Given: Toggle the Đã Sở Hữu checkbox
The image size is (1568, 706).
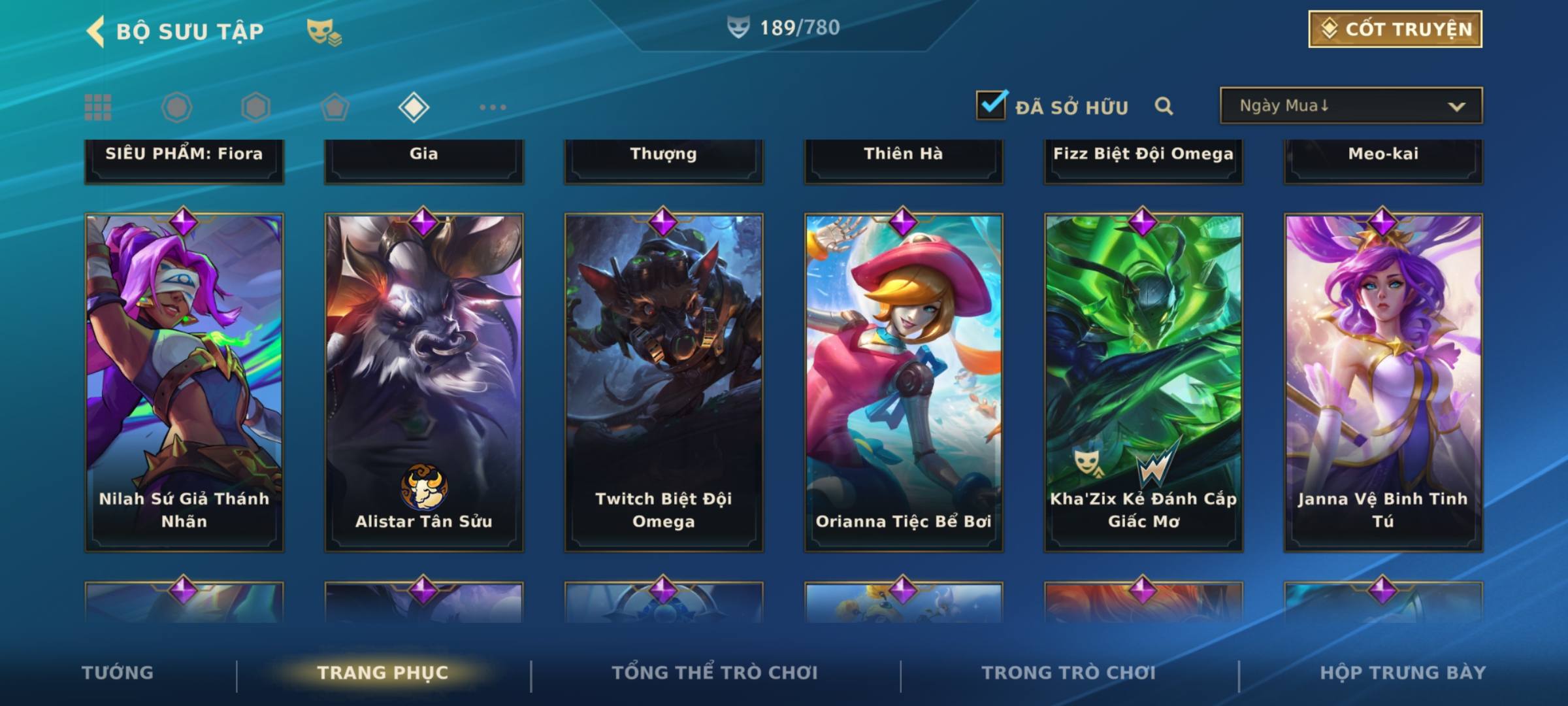Looking at the screenshot, I should pyautogui.click(x=991, y=105).
